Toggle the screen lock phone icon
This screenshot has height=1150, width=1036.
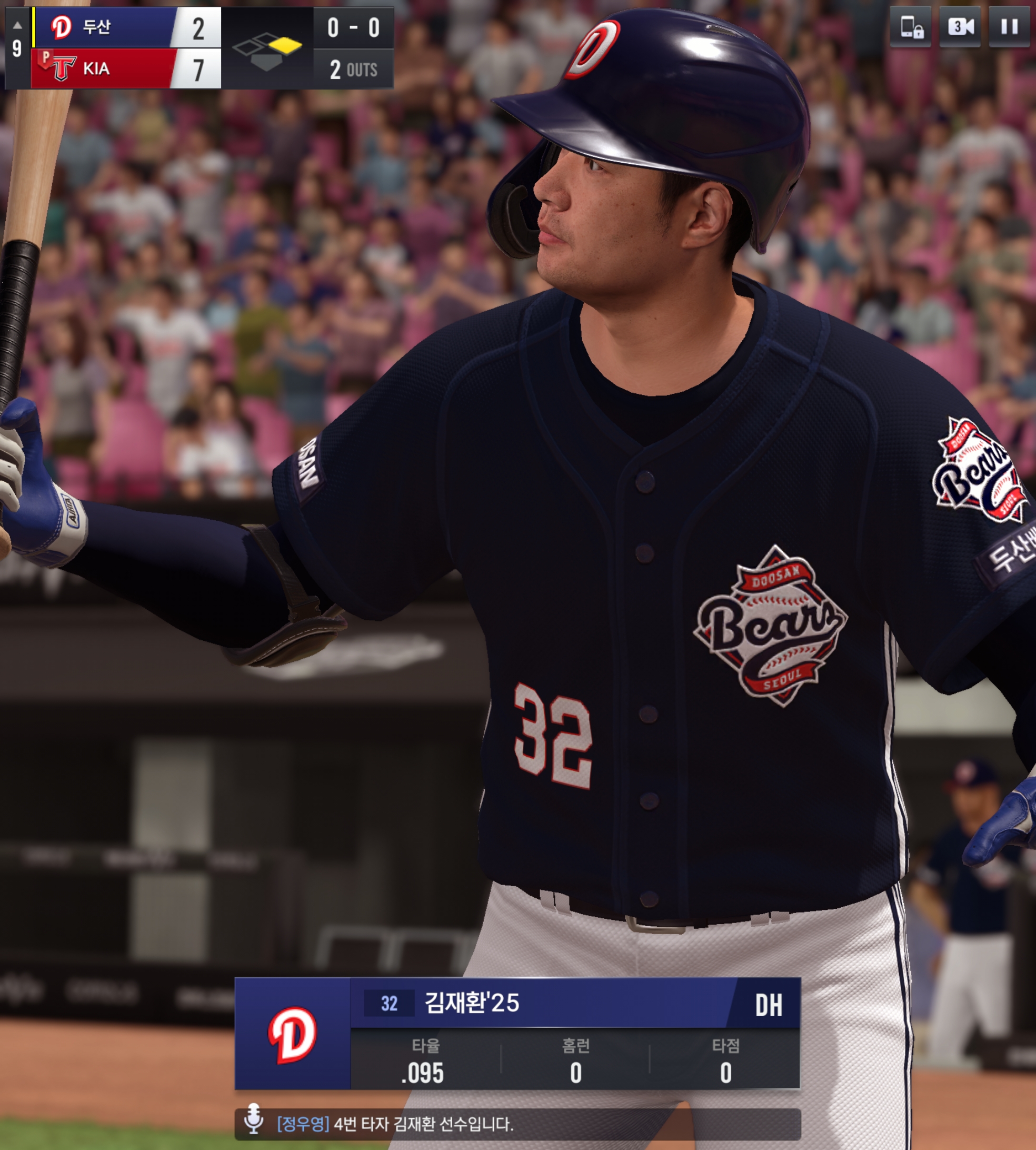click(x=911, y=27)
